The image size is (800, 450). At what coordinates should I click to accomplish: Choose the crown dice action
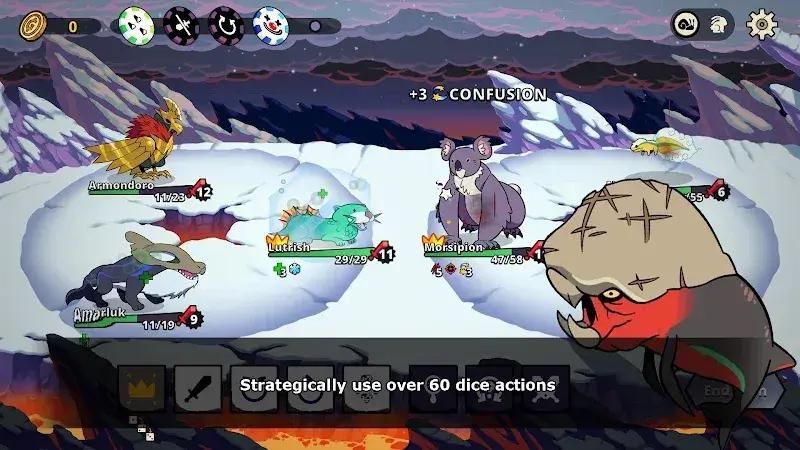coord(142,387)
